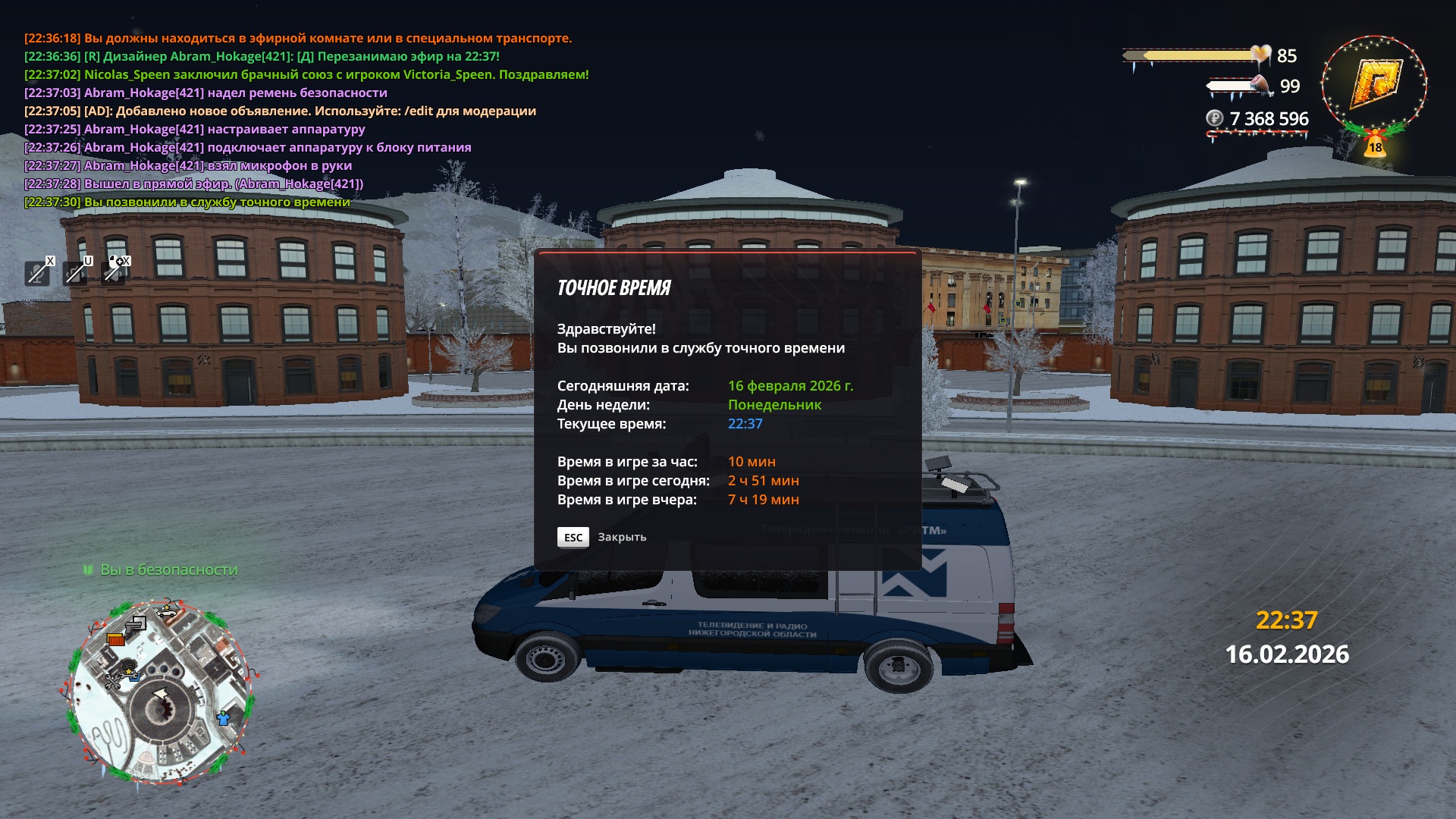Toggle the muted sound icon with mouse badge
1456x819 pixels.
(114, 271)
